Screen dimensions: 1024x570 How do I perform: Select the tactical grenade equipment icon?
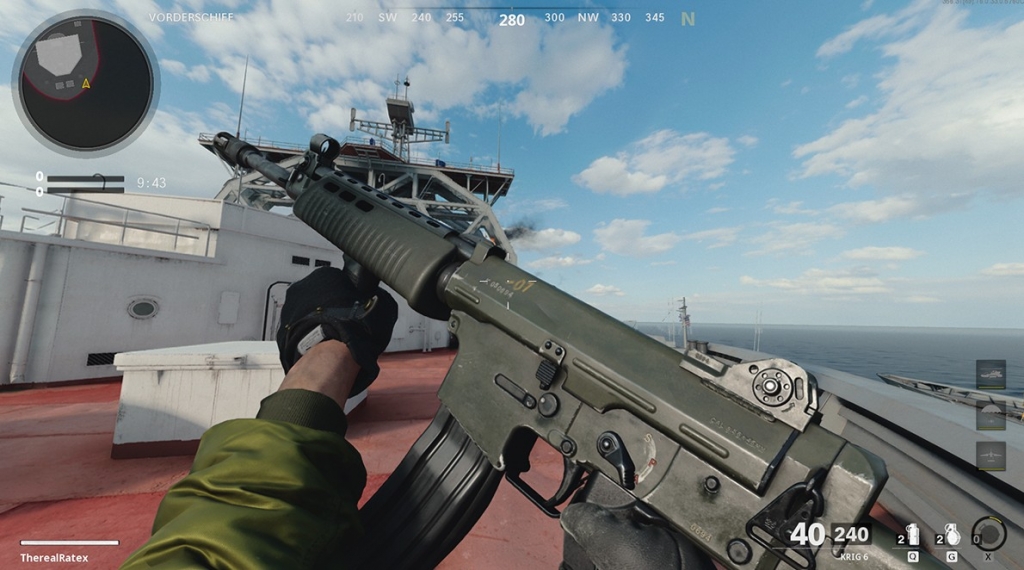click(912, 535)
